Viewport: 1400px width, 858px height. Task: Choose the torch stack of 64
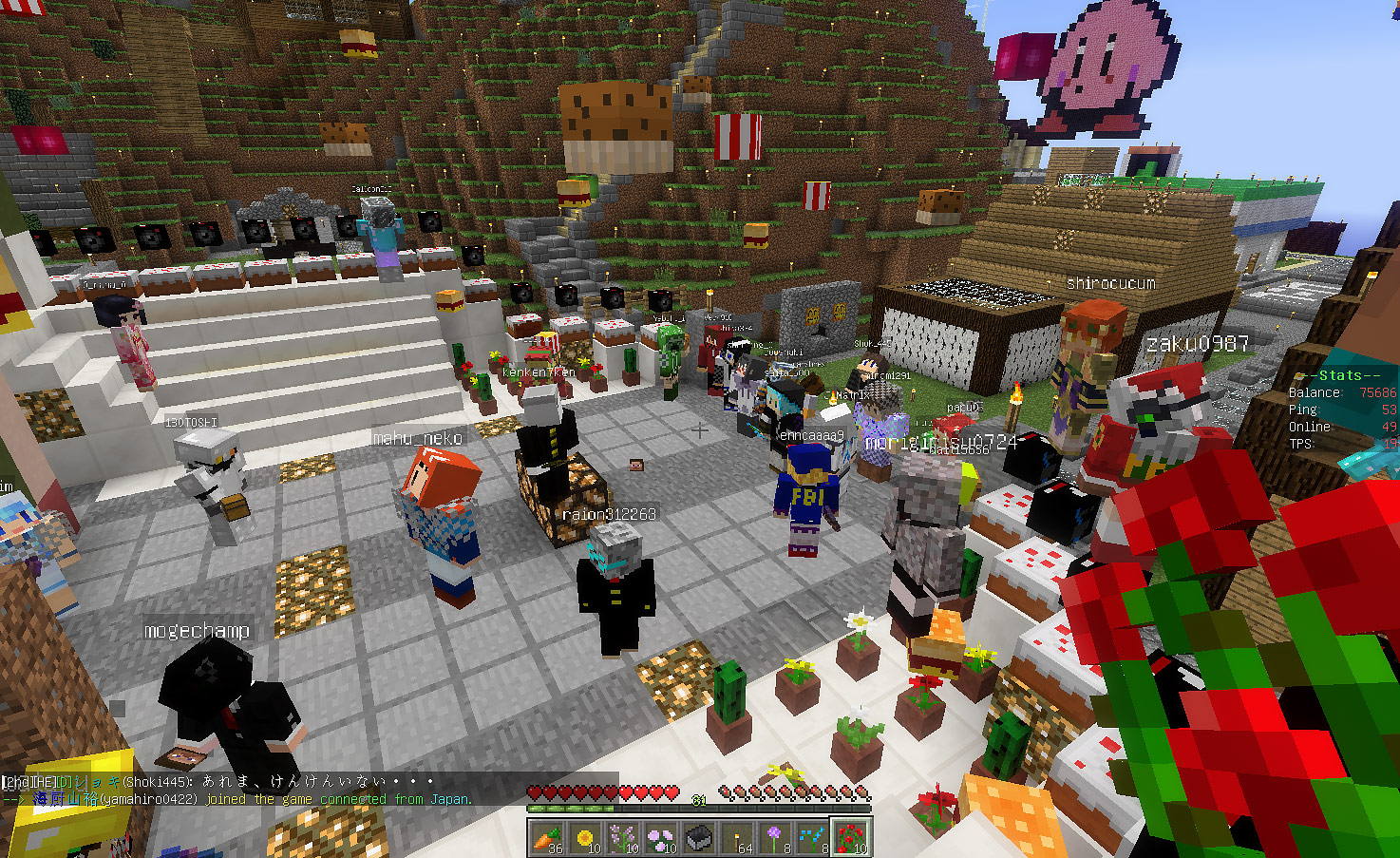coord(737,838)
